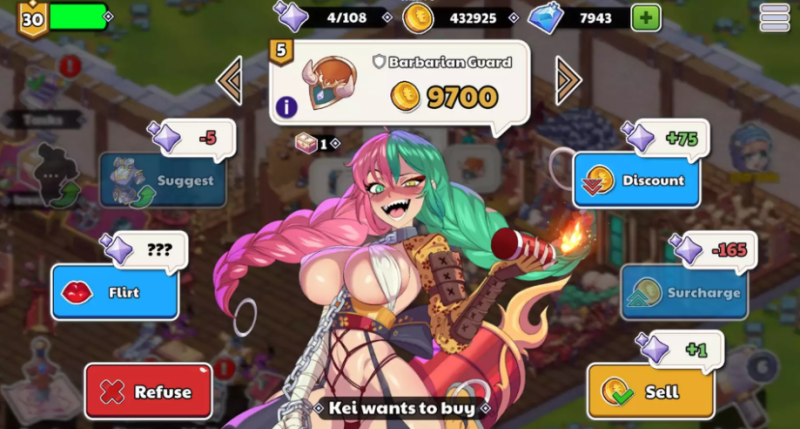Offer a Discount on the item
Image resolution: width=800 pixels, height=429 pixels.
pyautogui.click(x=636, y=180)
